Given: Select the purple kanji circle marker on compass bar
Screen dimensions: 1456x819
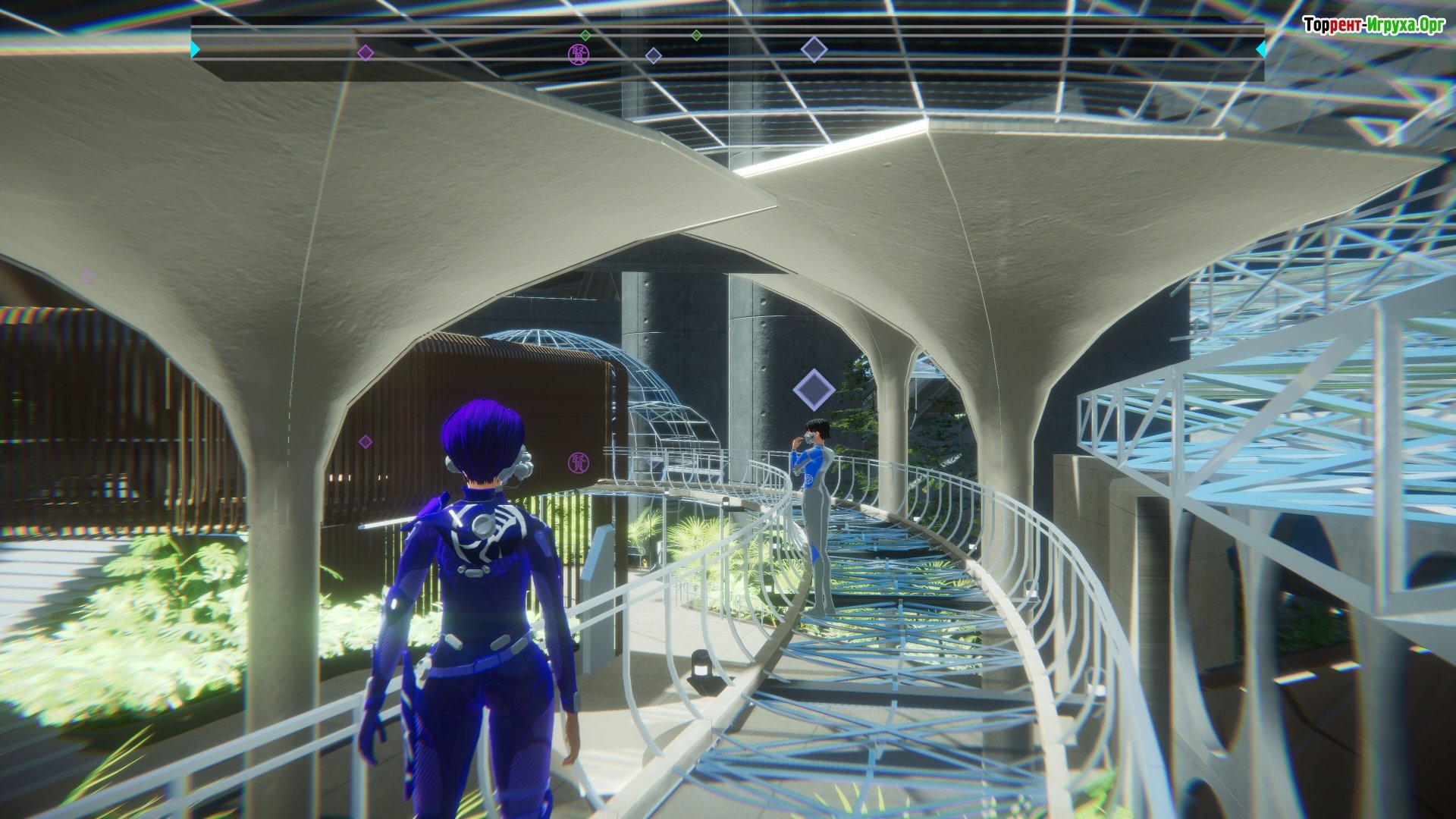Looking at the screenshot, I should pyautogui.click(x=578, y=54).
